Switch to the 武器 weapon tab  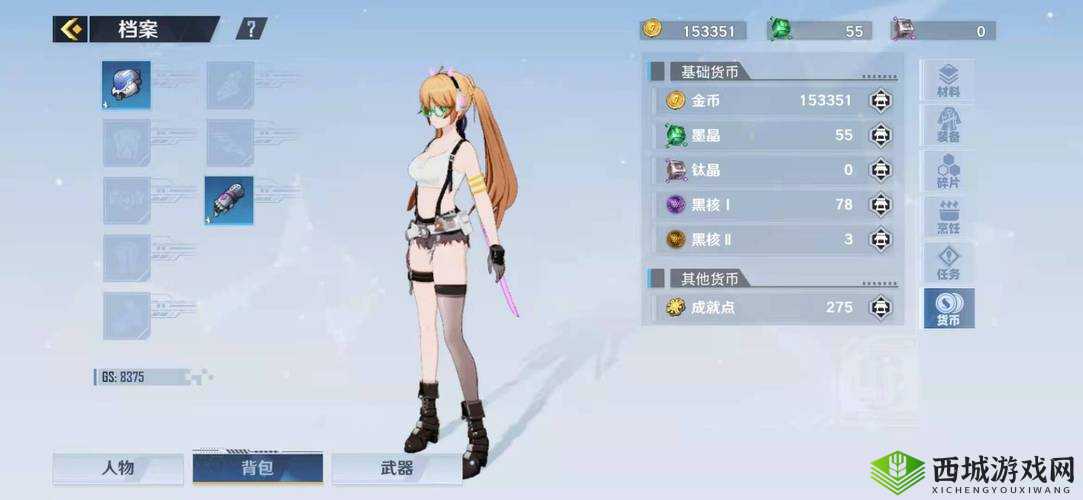click(x=397, y=468)
